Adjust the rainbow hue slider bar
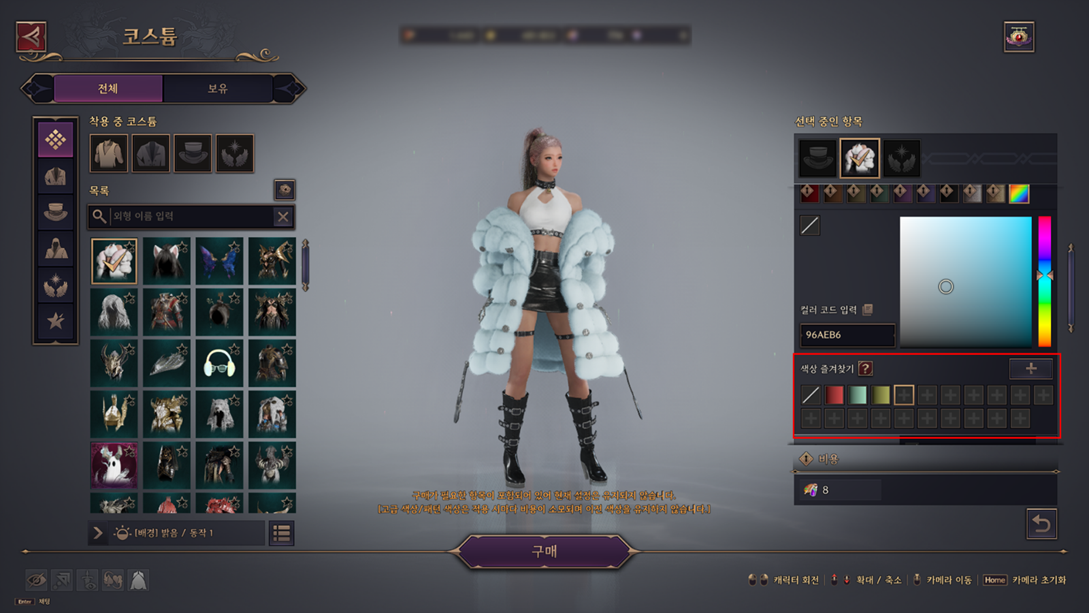This screenshot has width=1089, height=613. pyautogui.click(x=1044, y=281)
